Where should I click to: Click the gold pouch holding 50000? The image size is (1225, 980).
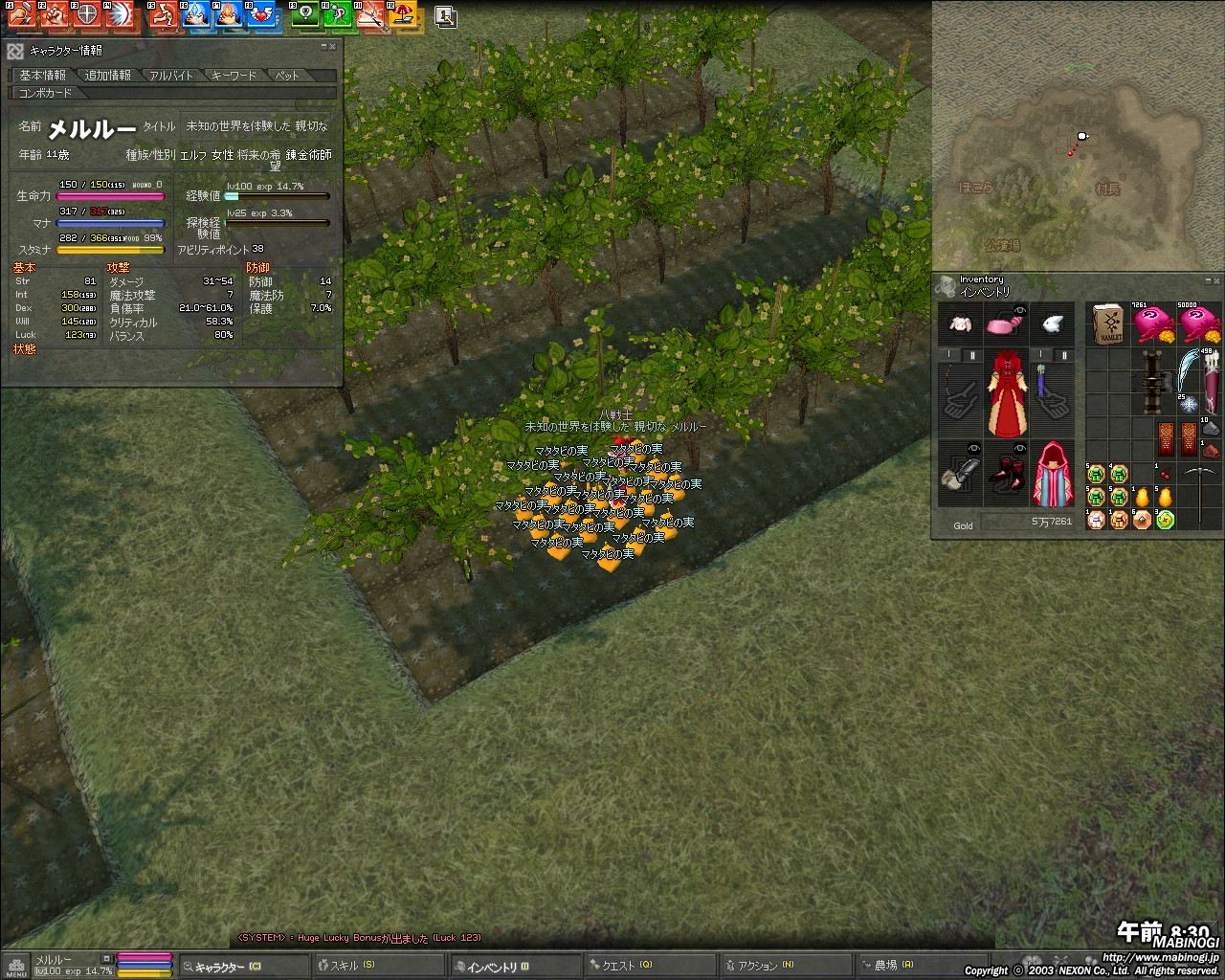click(x=1201, y=324)
